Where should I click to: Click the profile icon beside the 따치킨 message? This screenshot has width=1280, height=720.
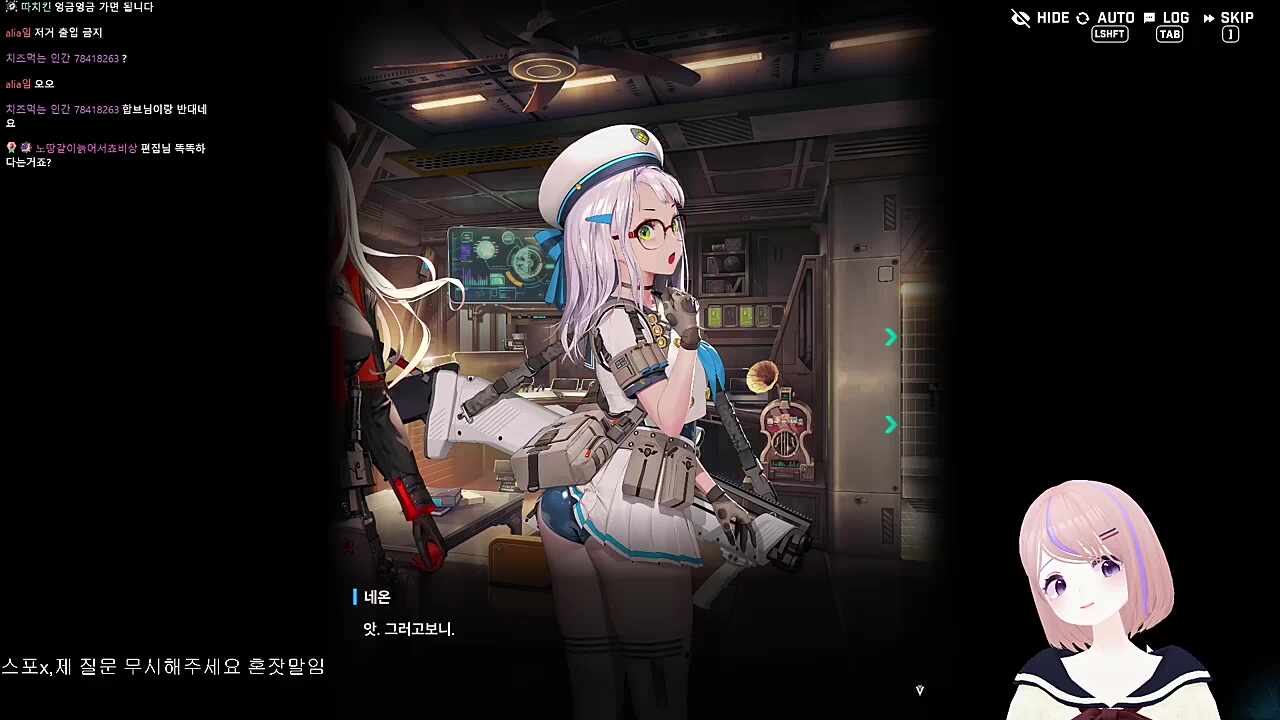[x=10, y=7]
